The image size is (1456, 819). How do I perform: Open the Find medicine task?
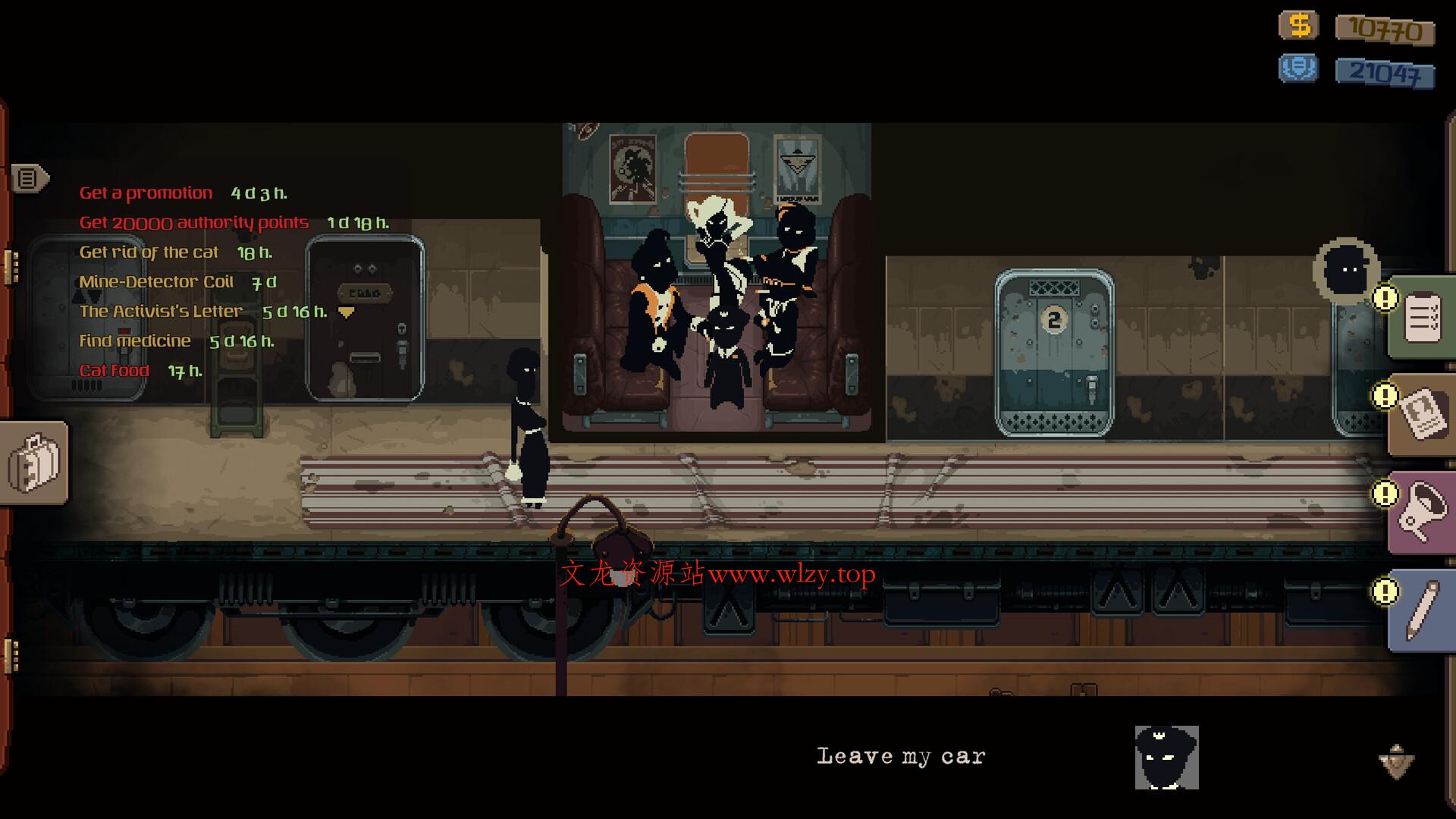pyautogui.click(x=135, y=341)
